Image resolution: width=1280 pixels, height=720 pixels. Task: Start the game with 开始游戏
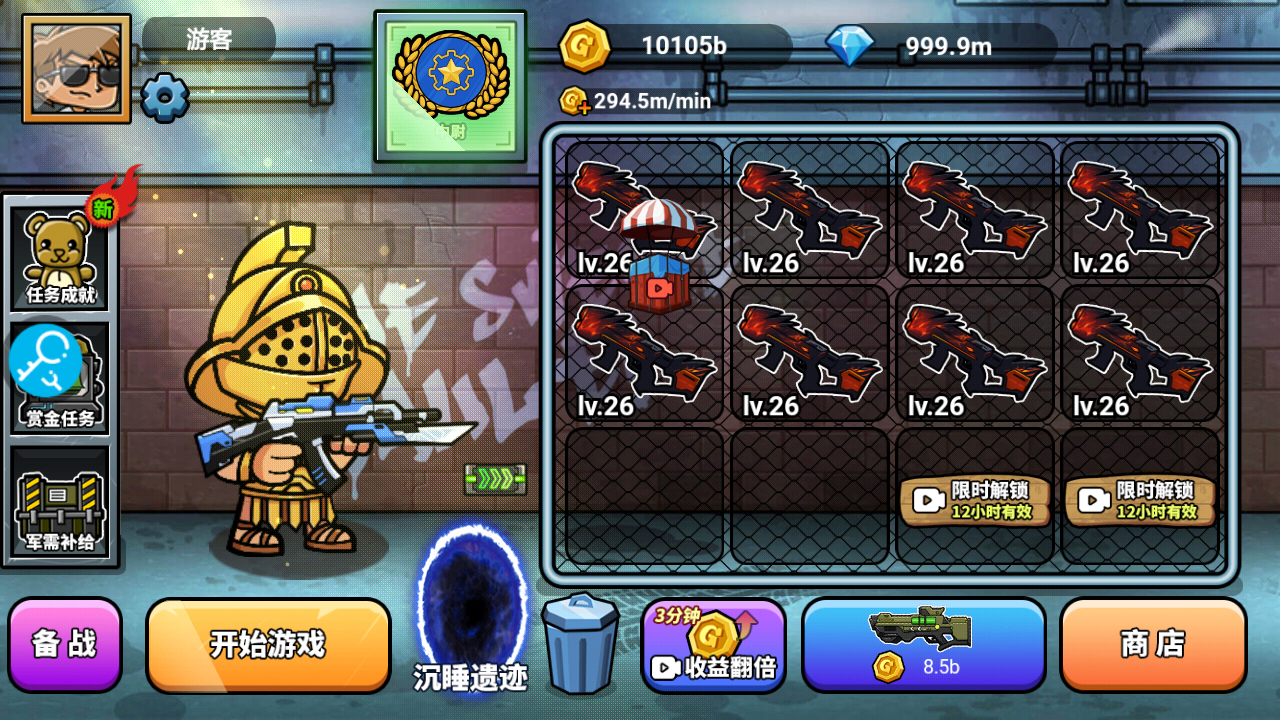(x=268, y=645)
